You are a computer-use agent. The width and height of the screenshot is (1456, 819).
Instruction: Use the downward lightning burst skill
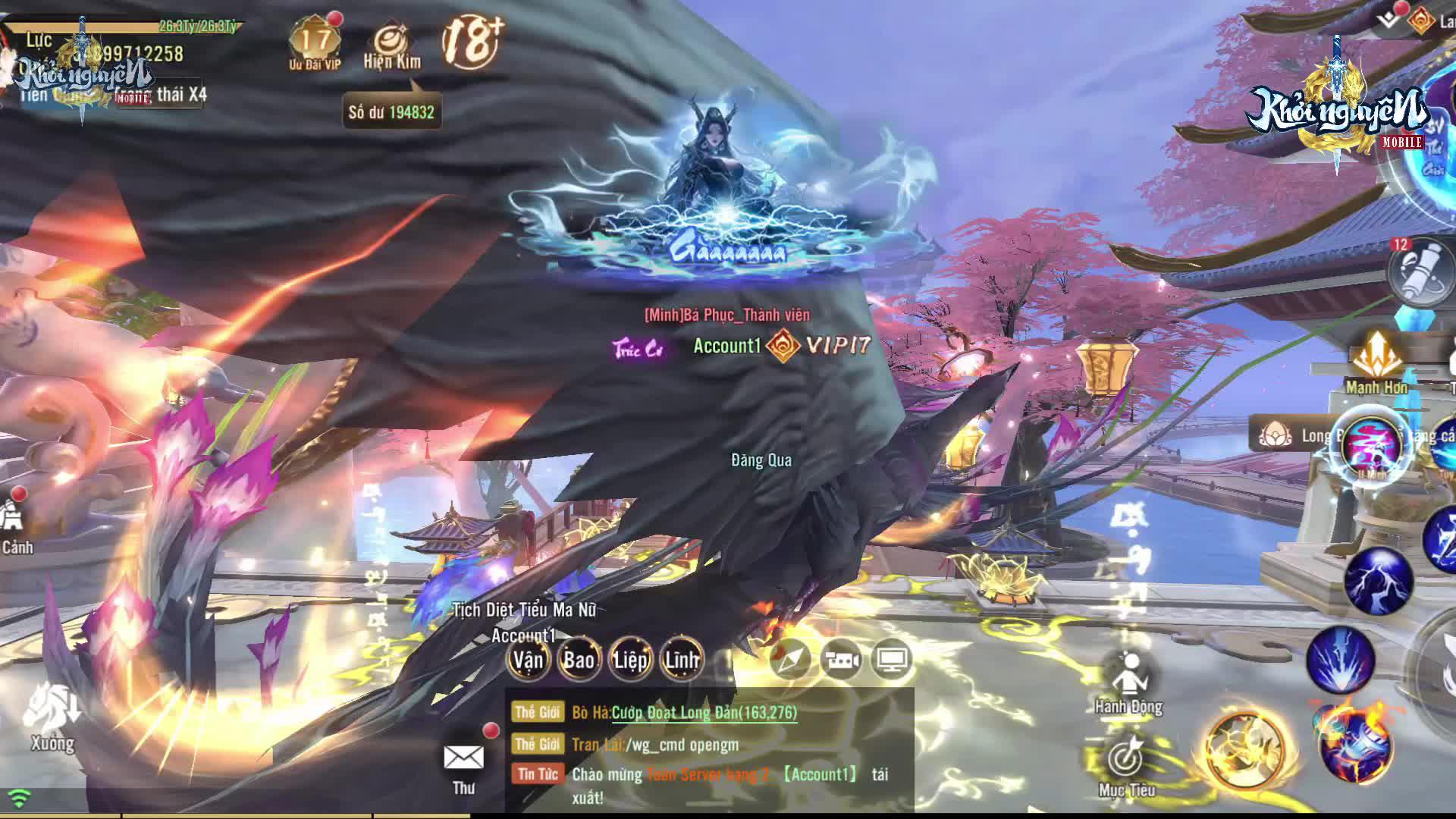tap(1340, 660)
